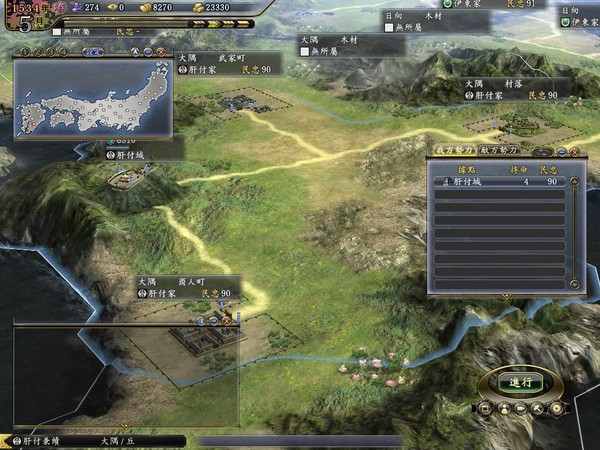600x450 pixels.
Task: Select the 肝付城 row in the forces list
Action: click(498, 182)
